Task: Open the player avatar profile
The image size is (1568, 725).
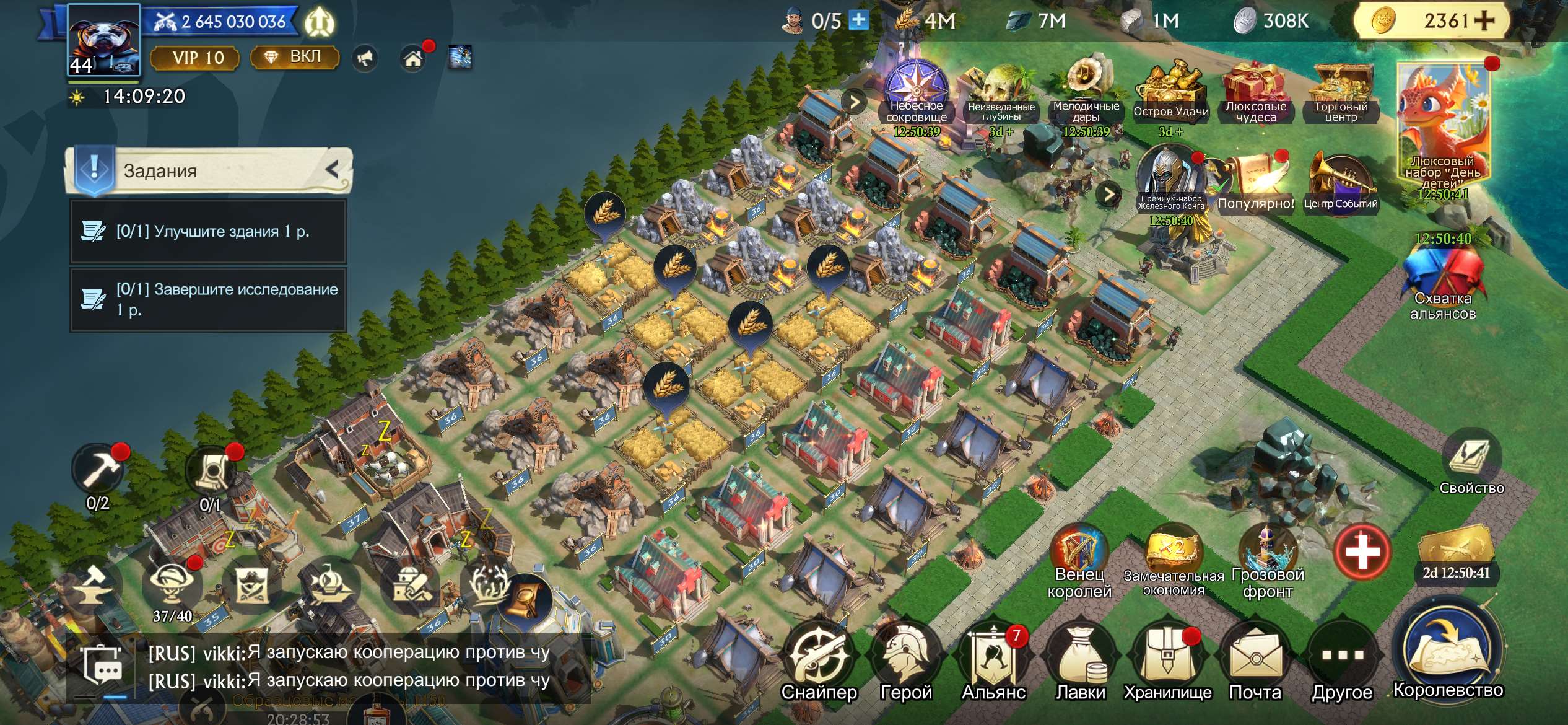Action: click(x=103, y=40)
